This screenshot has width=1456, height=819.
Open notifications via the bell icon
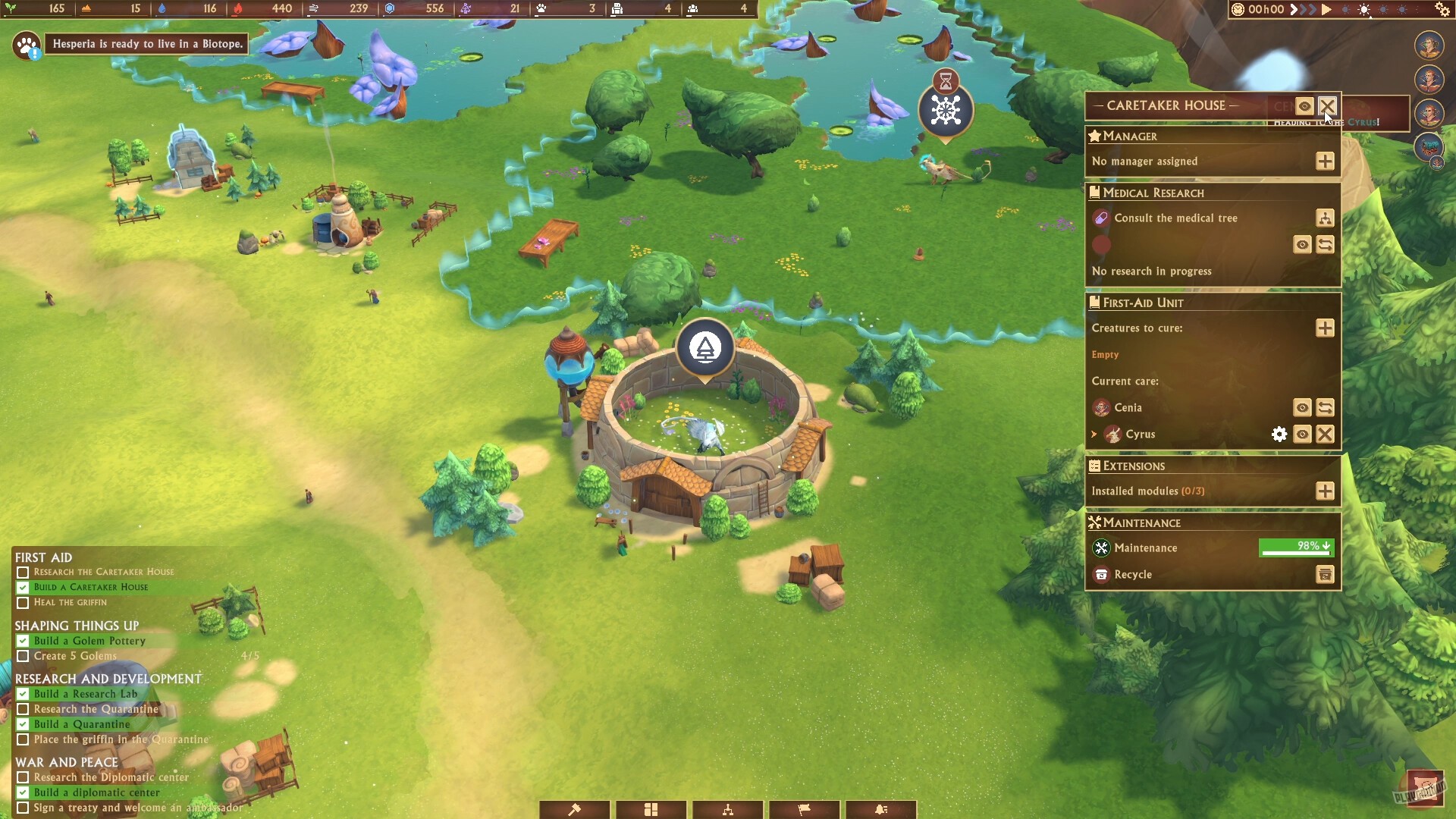point(880,810)
